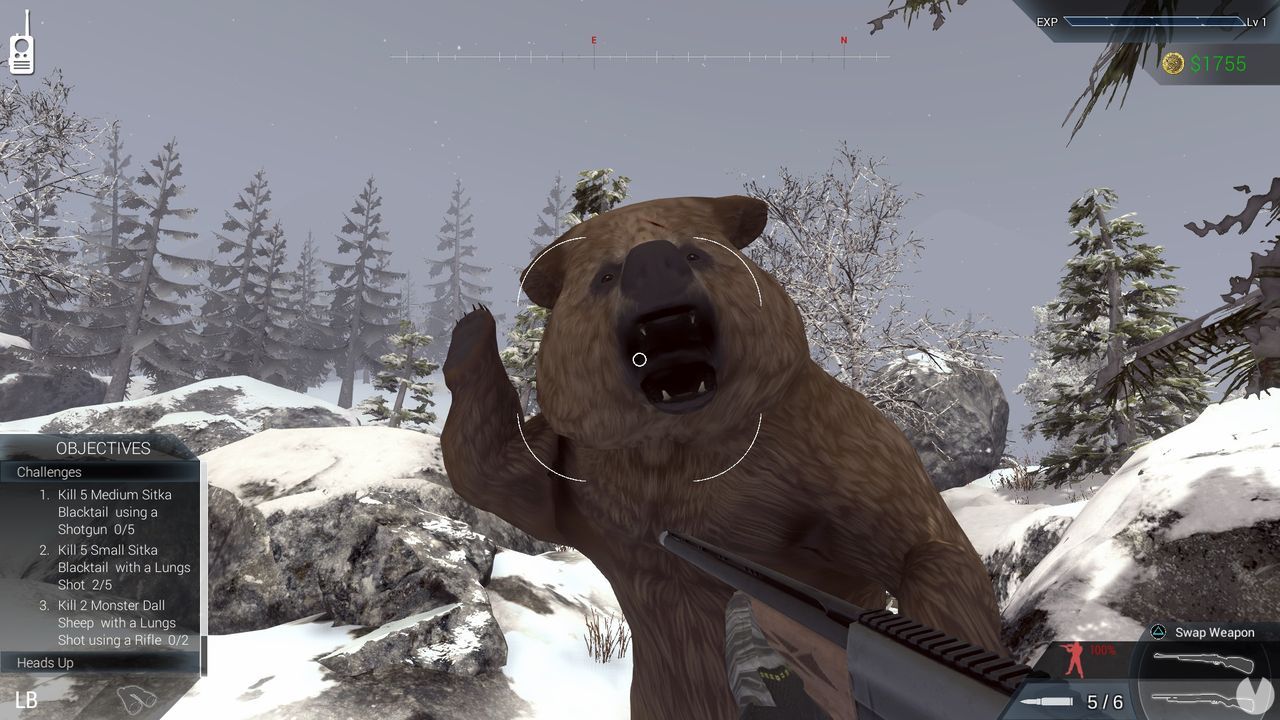1280x720 pixels.
Task: Click the LB button prompt
Action: coord(26,698)
